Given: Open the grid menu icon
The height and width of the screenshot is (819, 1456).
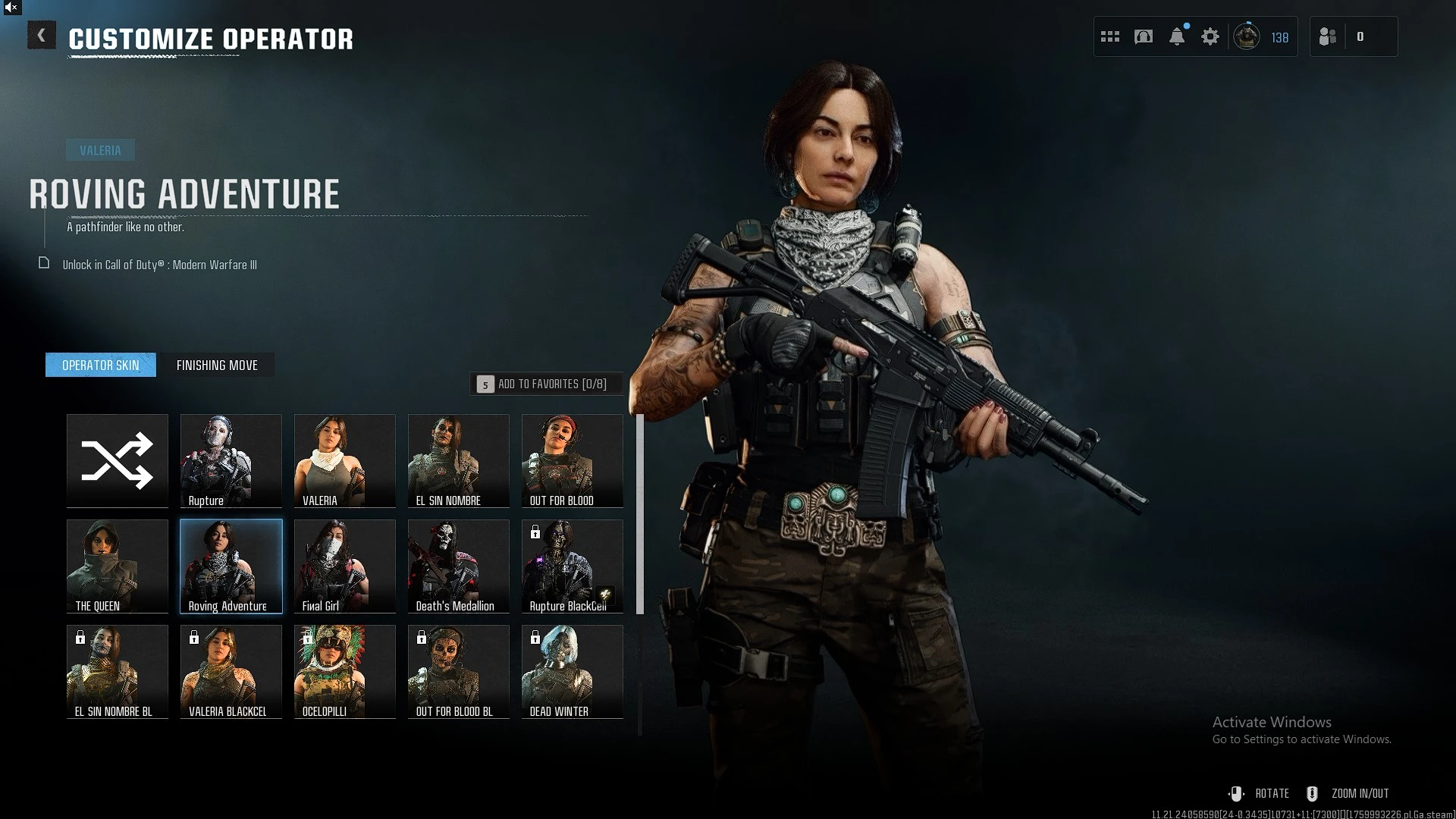Looking at the screenshot, I should (x=1110, y=36).
